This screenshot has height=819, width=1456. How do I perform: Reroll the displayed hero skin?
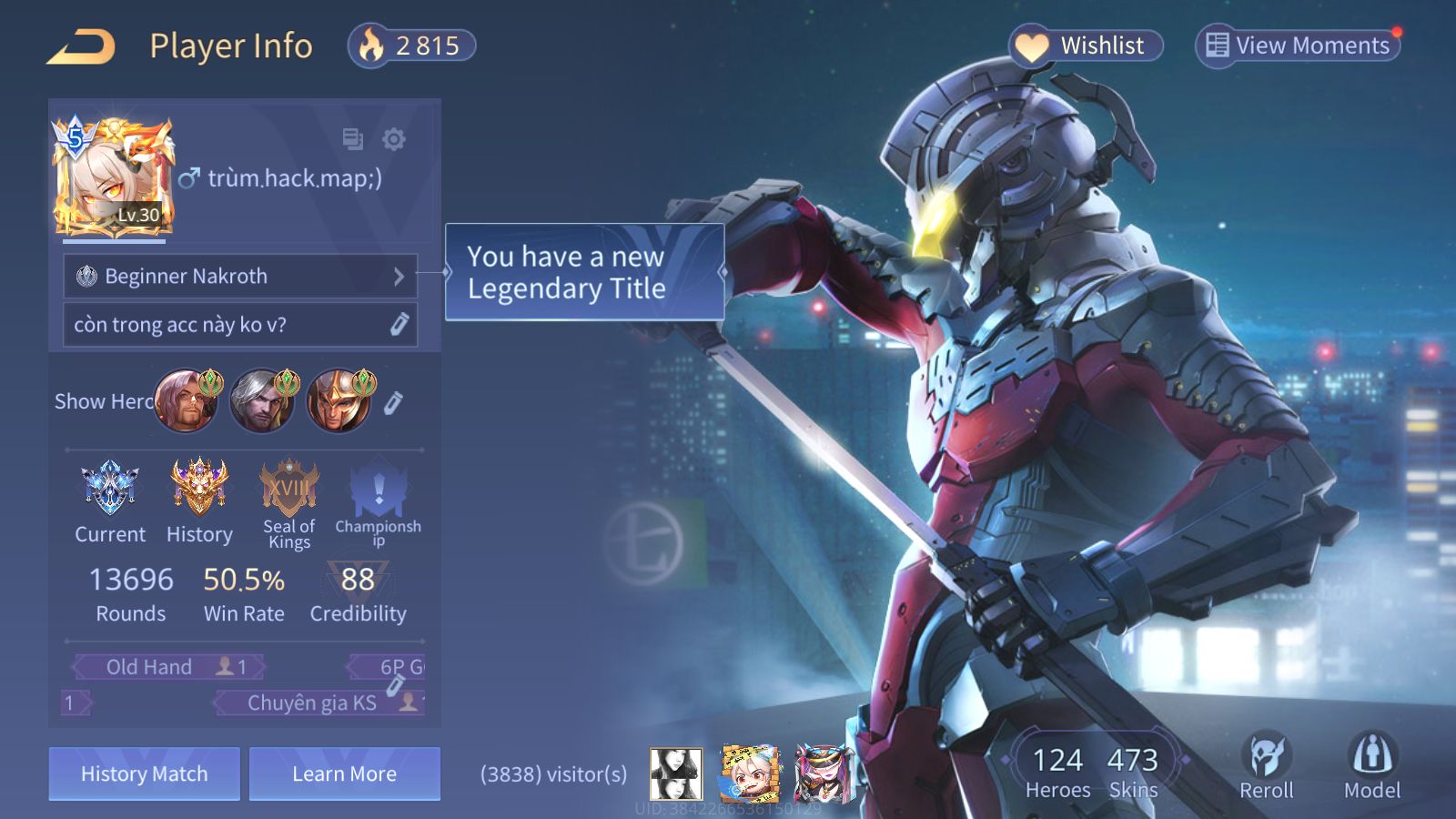point(1266,765)
